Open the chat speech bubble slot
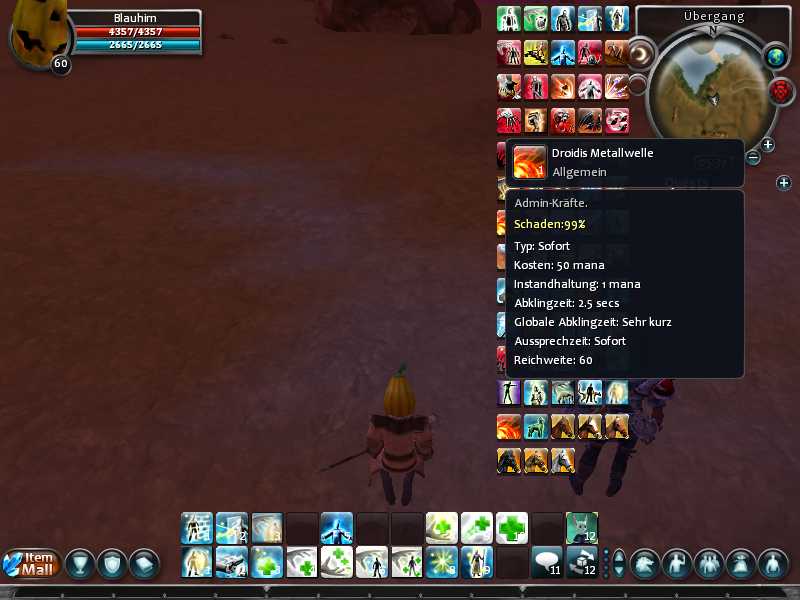800x600 pixels. click(x=545, y=562)
